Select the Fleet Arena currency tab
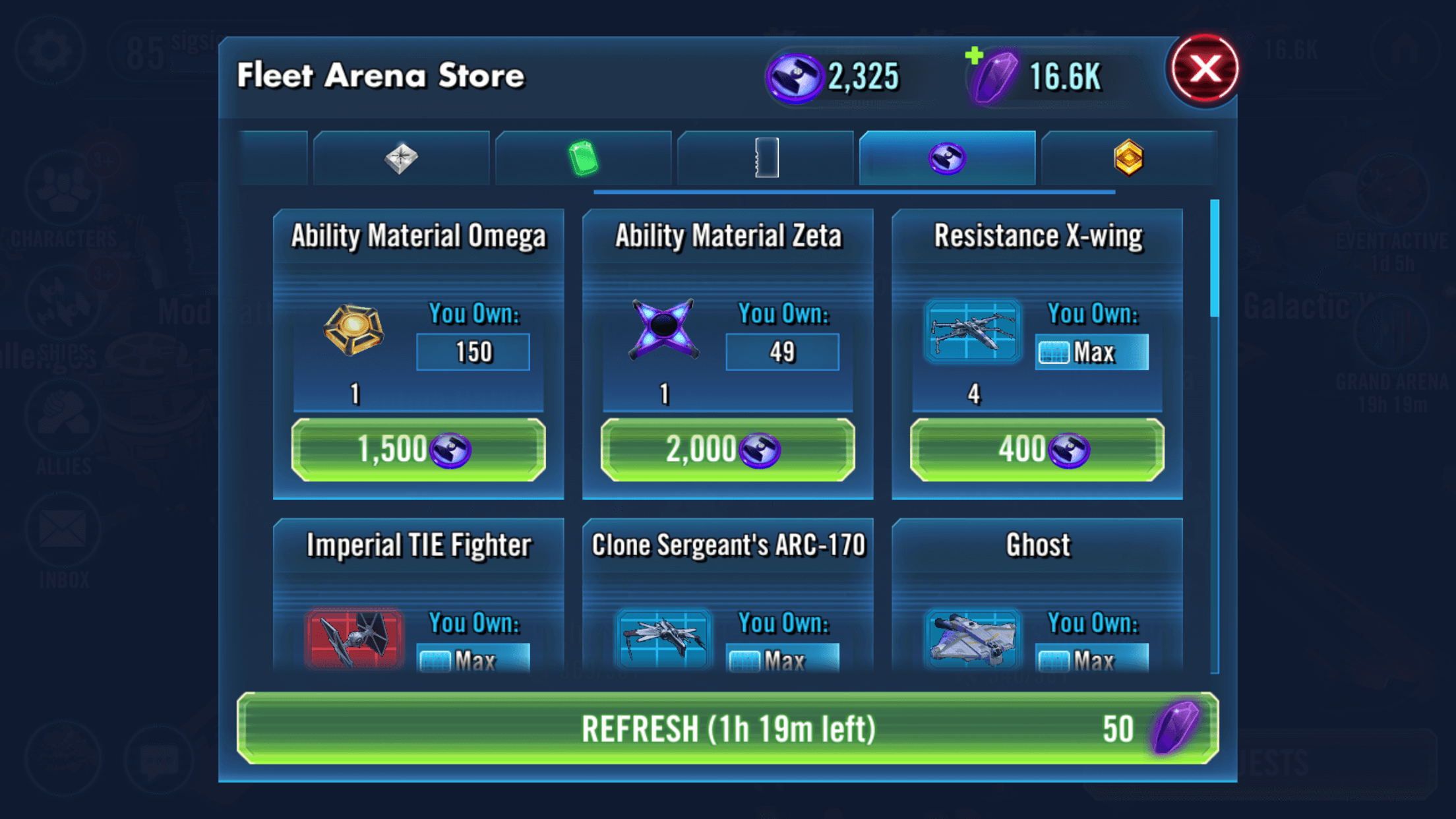 point(948,158)
